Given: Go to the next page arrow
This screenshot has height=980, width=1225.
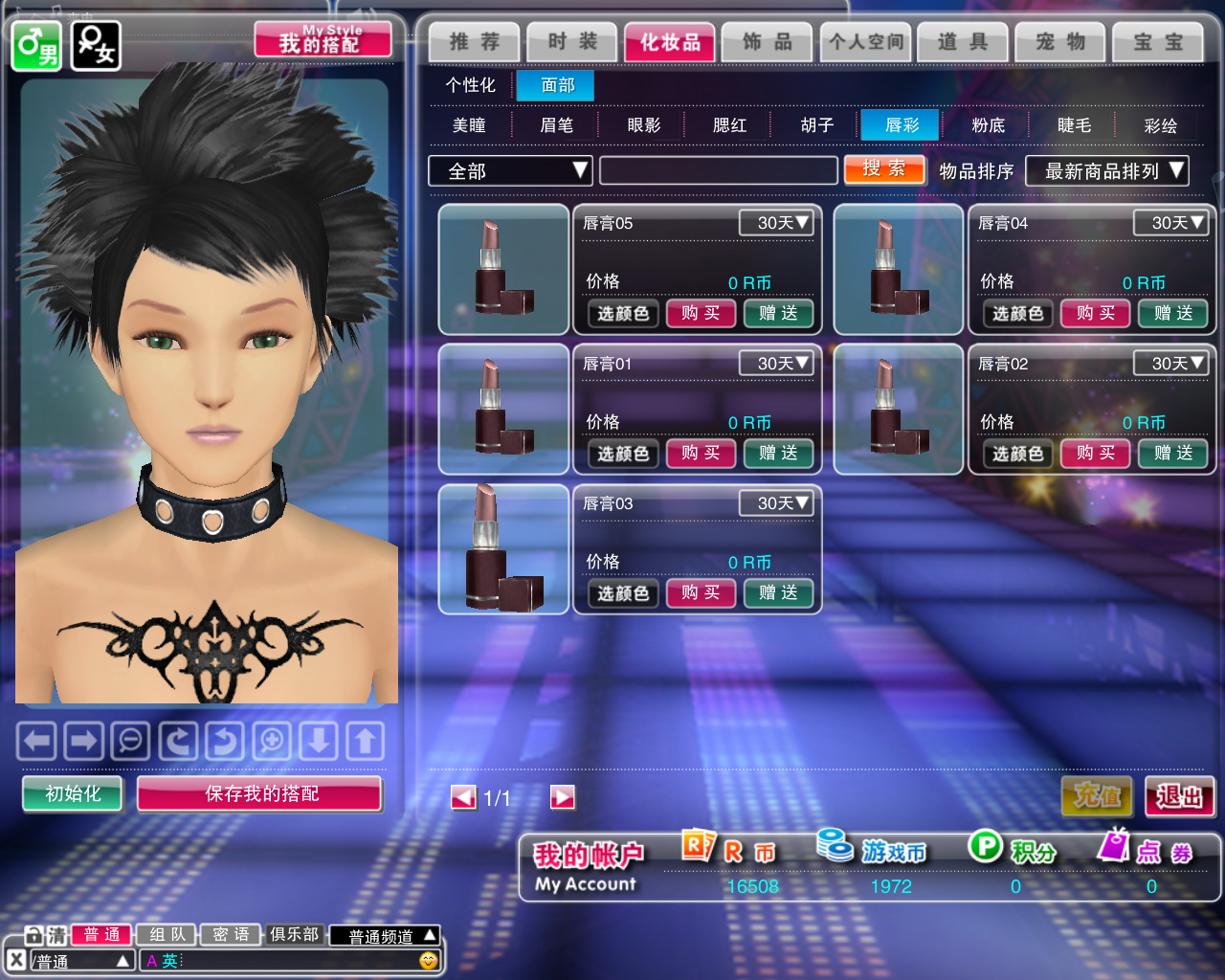Looking at the screenshot, I should (x=563, y=797).
